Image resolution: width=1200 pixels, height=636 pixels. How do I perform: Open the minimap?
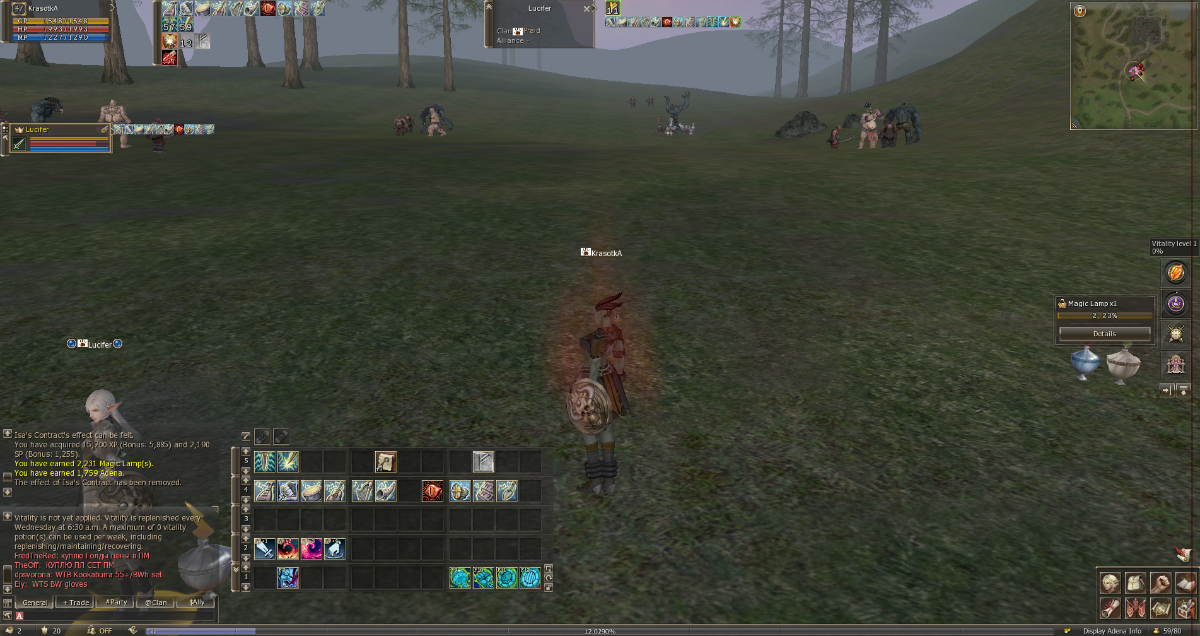coord(1134,66)
